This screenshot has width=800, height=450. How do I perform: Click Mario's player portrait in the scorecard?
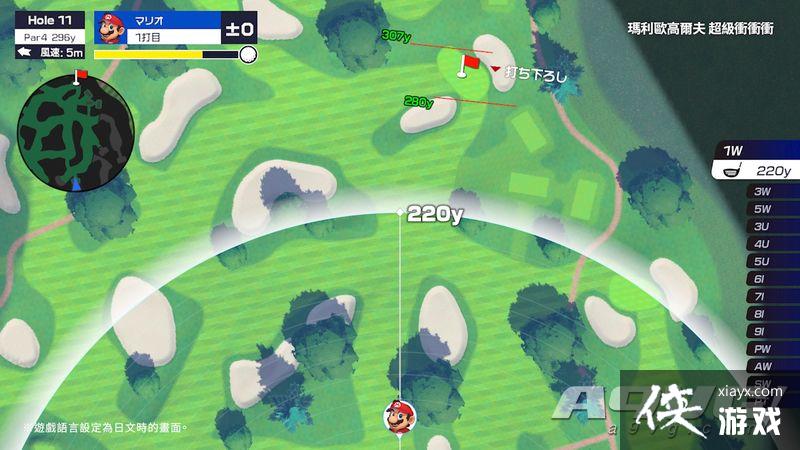pos(109,27)
